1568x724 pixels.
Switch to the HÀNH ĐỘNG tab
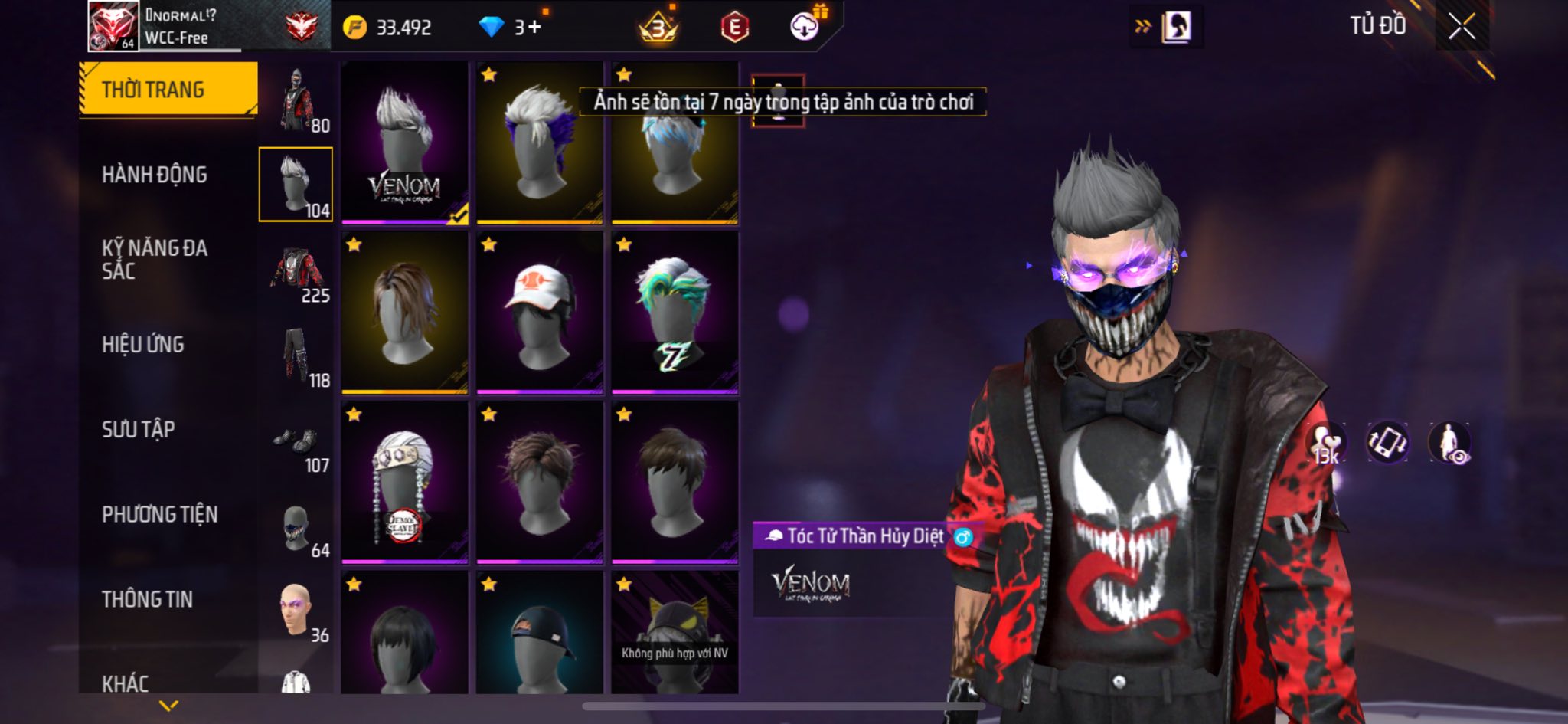coord(155,175)
